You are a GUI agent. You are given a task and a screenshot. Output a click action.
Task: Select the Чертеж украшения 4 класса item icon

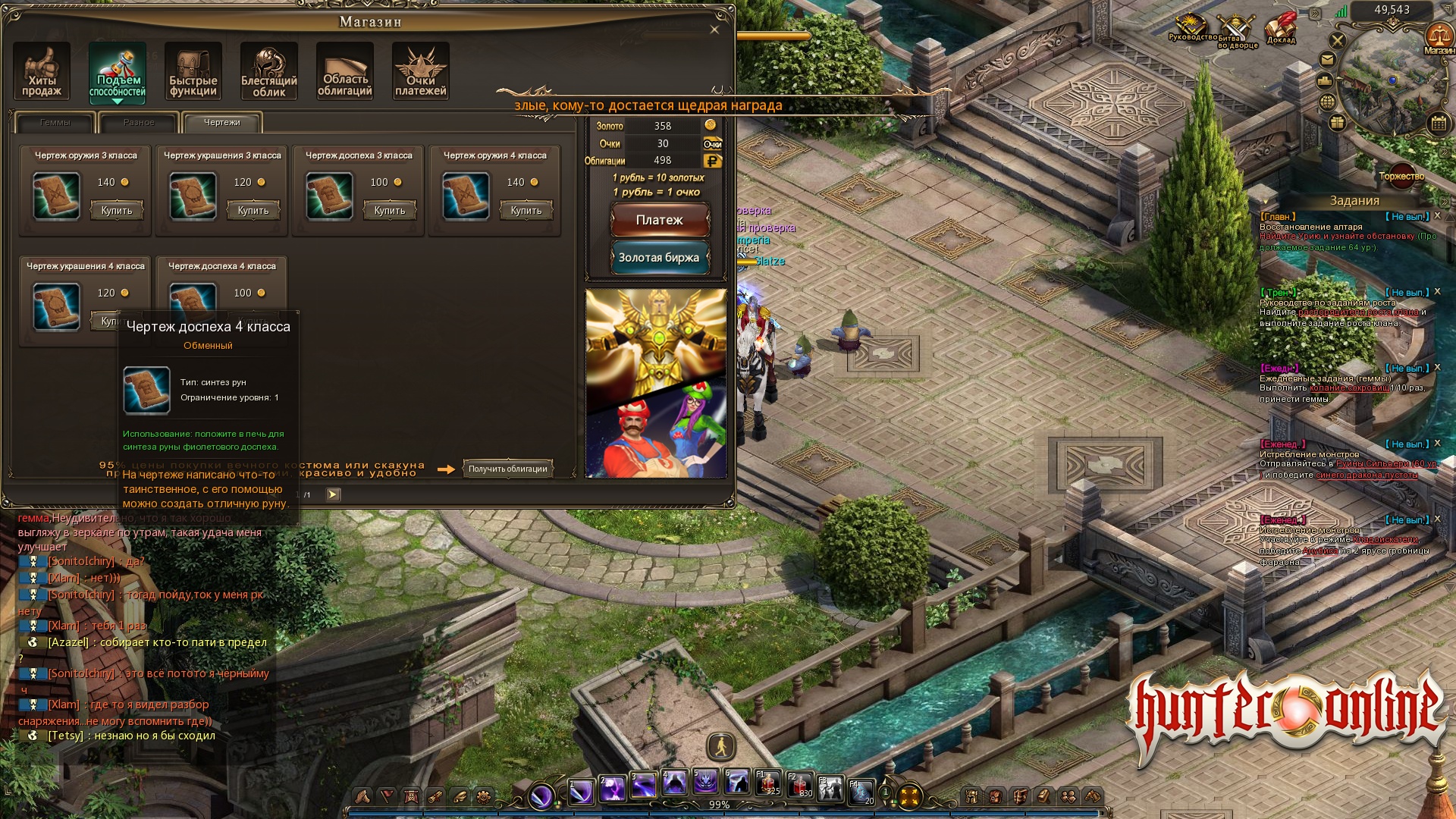[x=57, y=306]
